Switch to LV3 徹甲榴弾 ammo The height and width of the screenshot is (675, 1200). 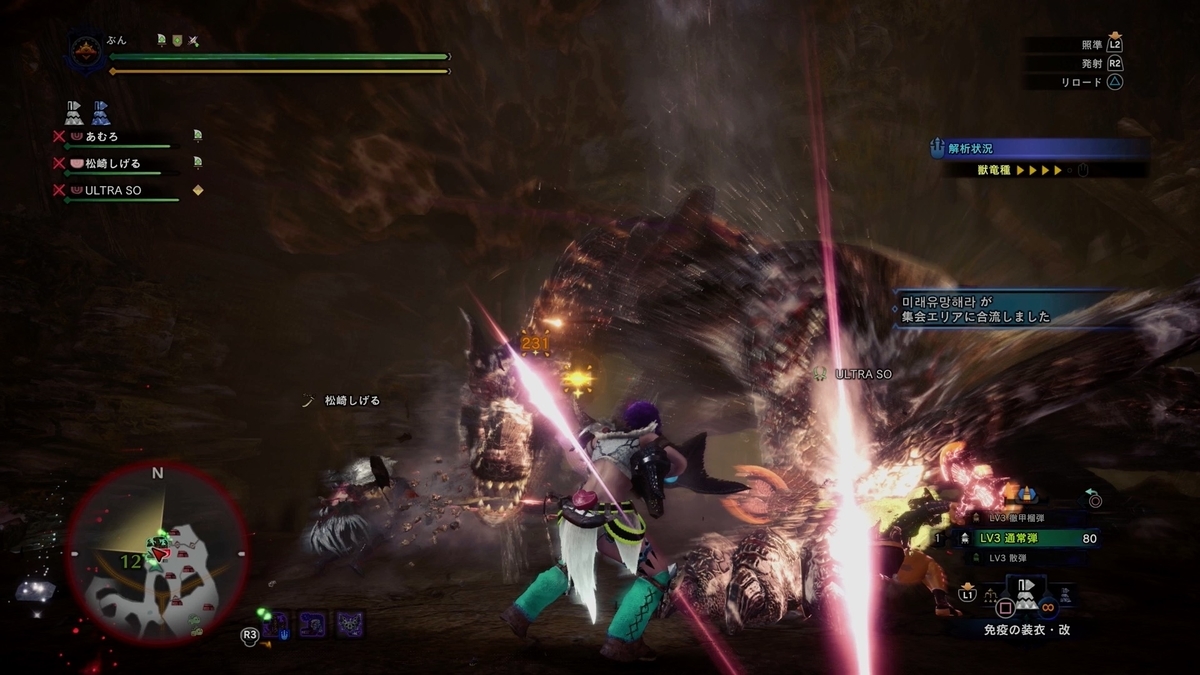(x=1015, y=519)
